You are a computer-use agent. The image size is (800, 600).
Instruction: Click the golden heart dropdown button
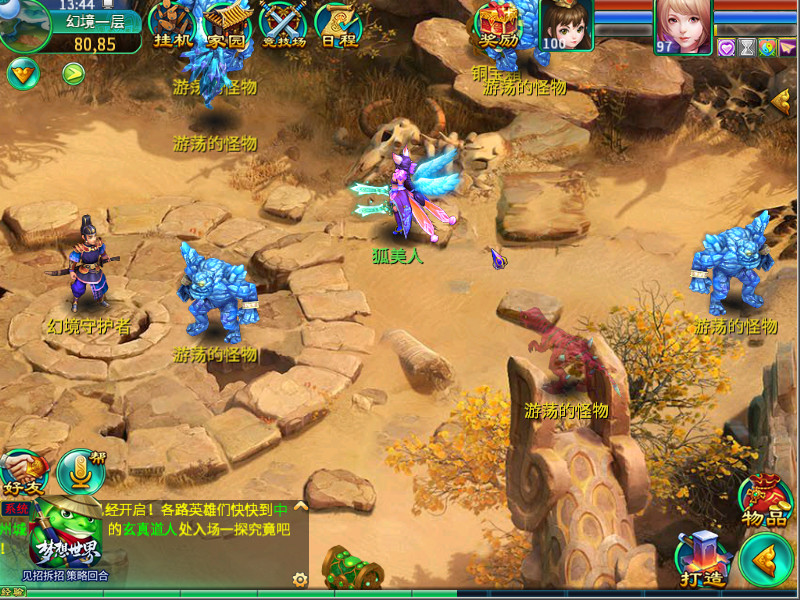[22, 72]
